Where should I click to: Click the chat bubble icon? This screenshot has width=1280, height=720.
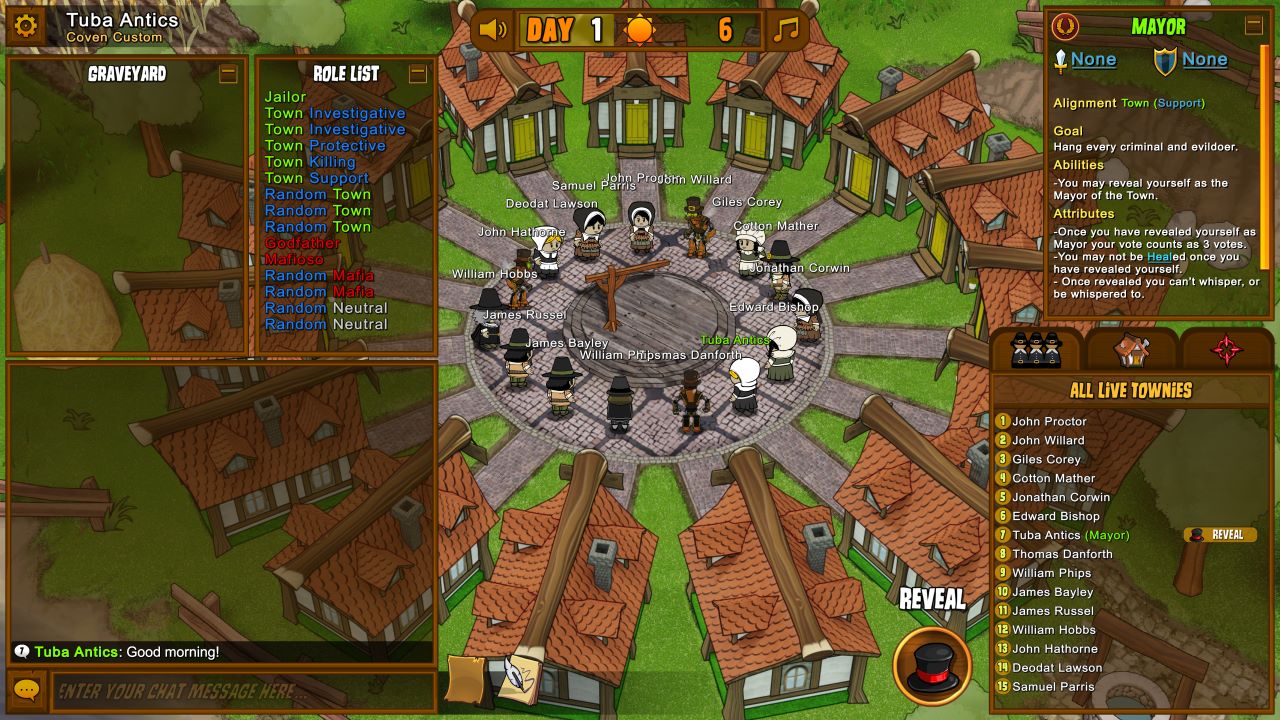pyautogui.click(x=26, y=691)
